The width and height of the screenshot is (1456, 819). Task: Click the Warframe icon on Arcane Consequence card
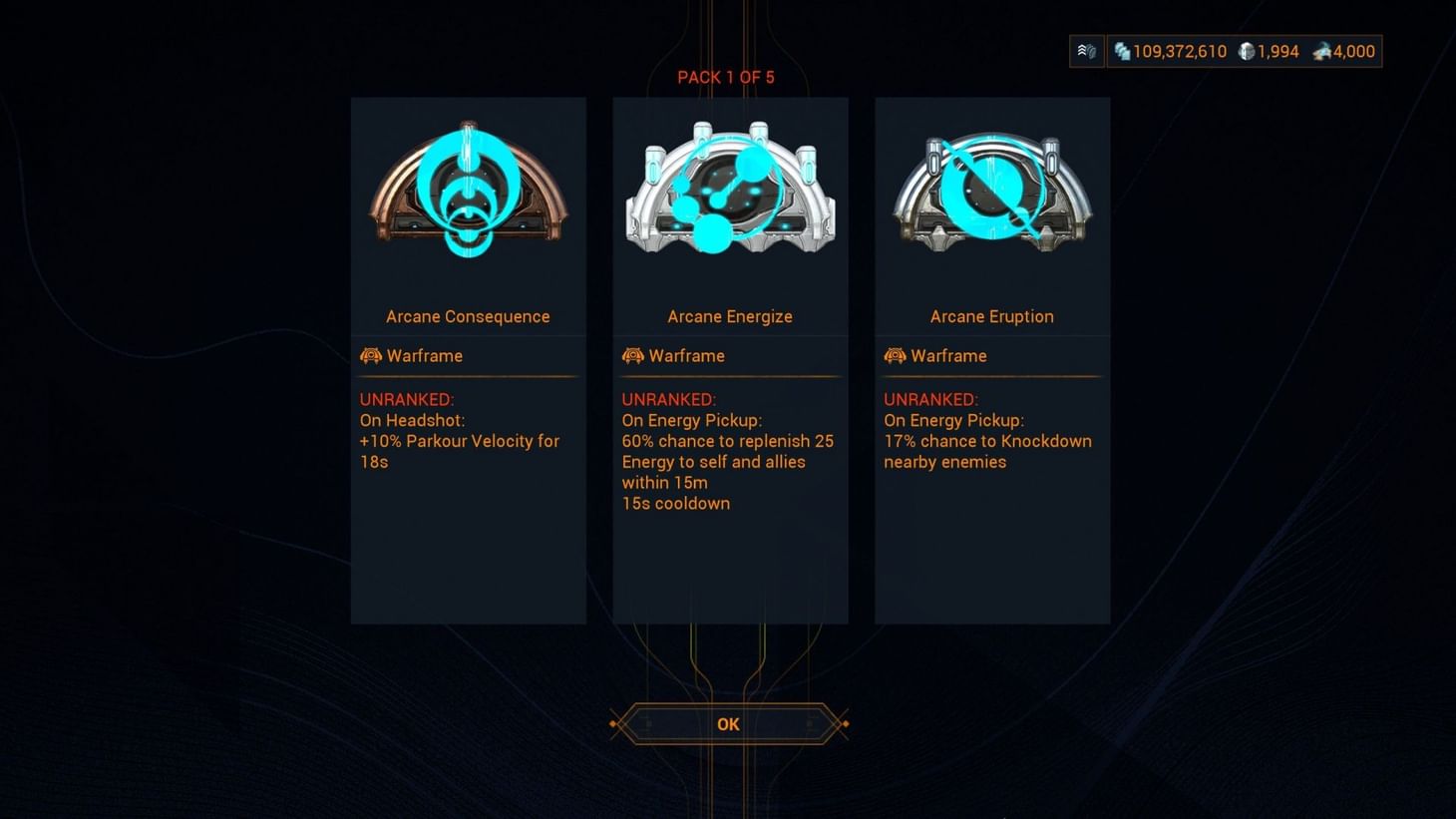370,355
